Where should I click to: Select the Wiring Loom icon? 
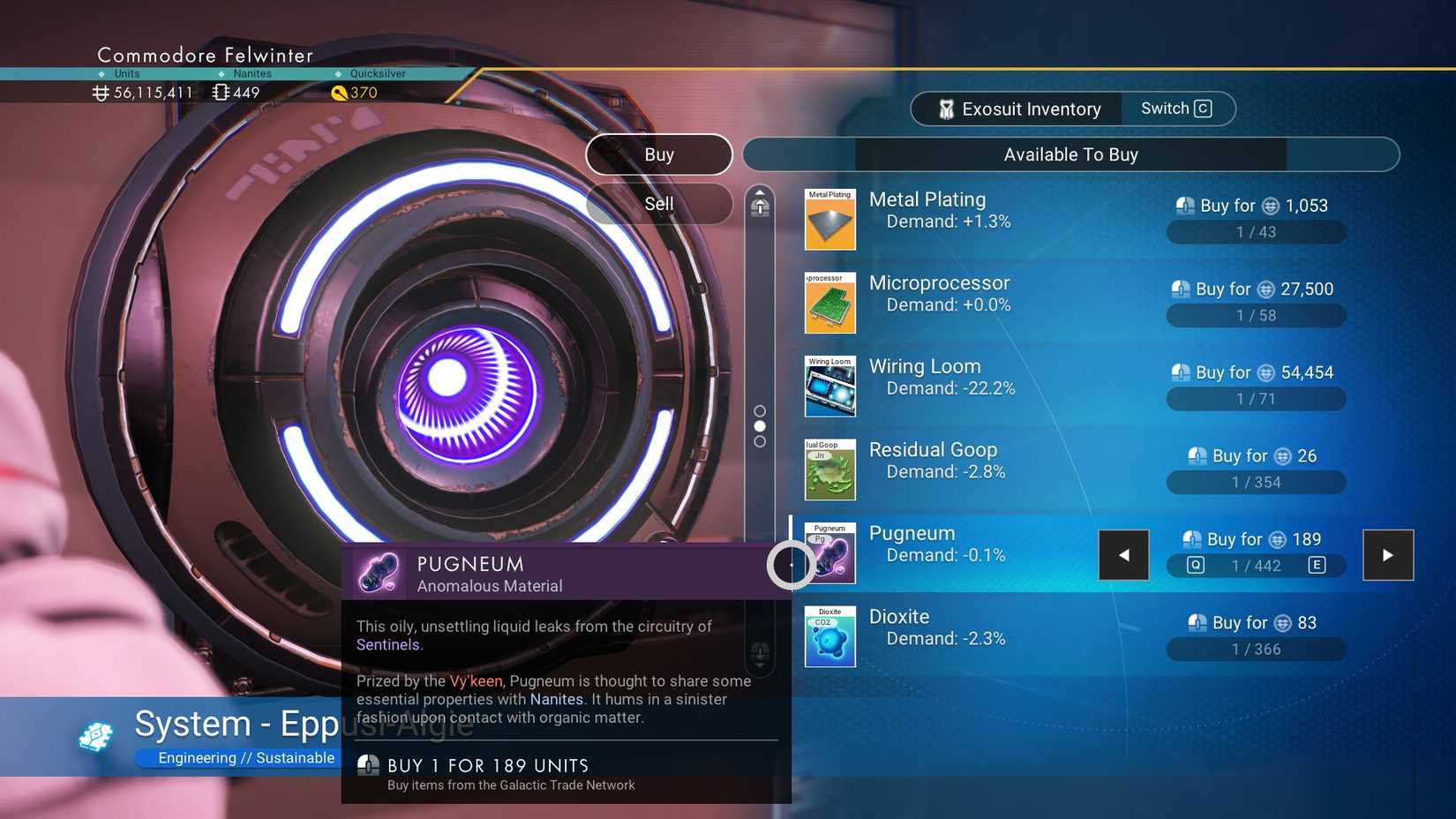[x=829, y=386]
